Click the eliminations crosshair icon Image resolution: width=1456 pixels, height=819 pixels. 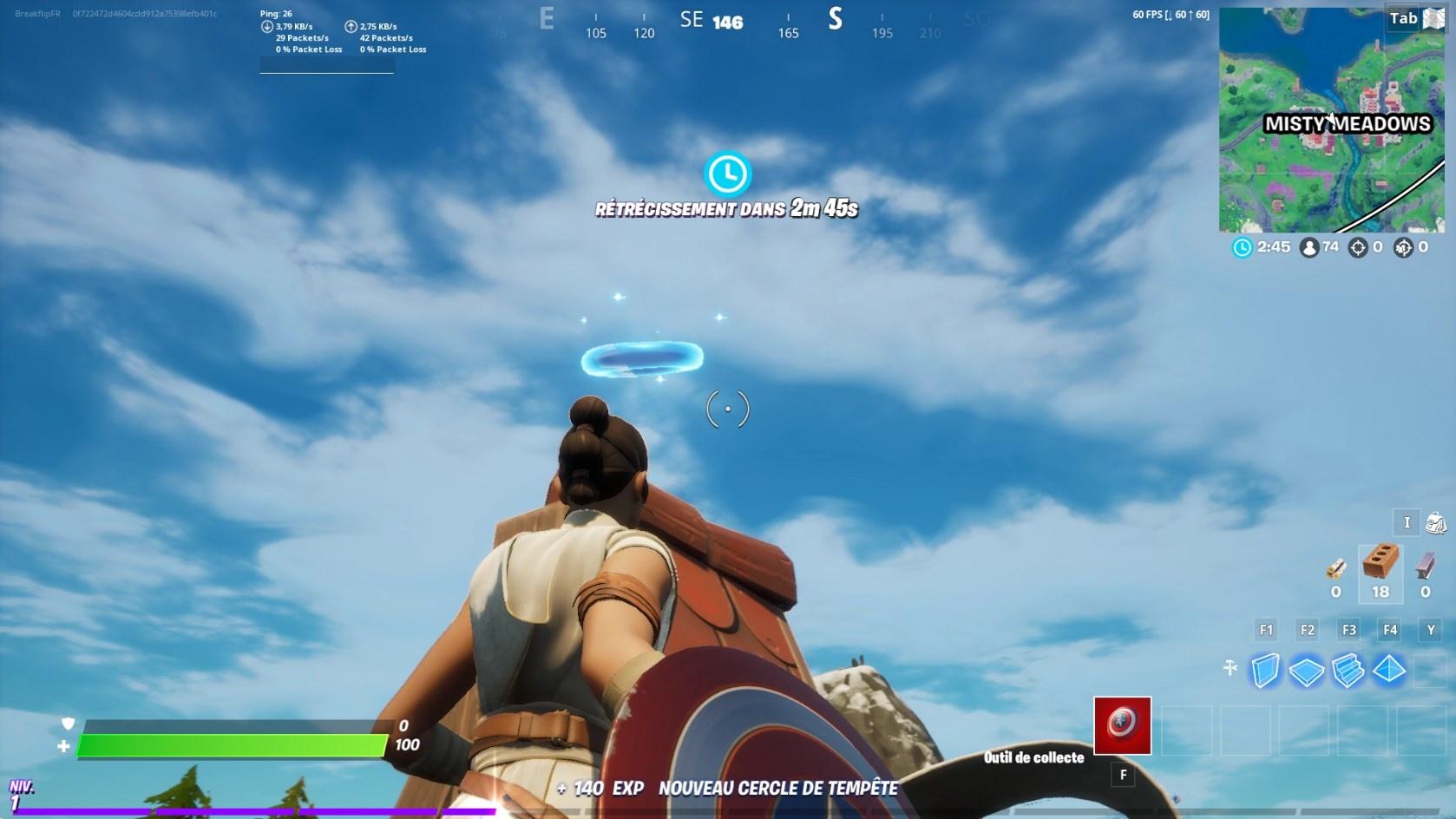(1356, 247)
